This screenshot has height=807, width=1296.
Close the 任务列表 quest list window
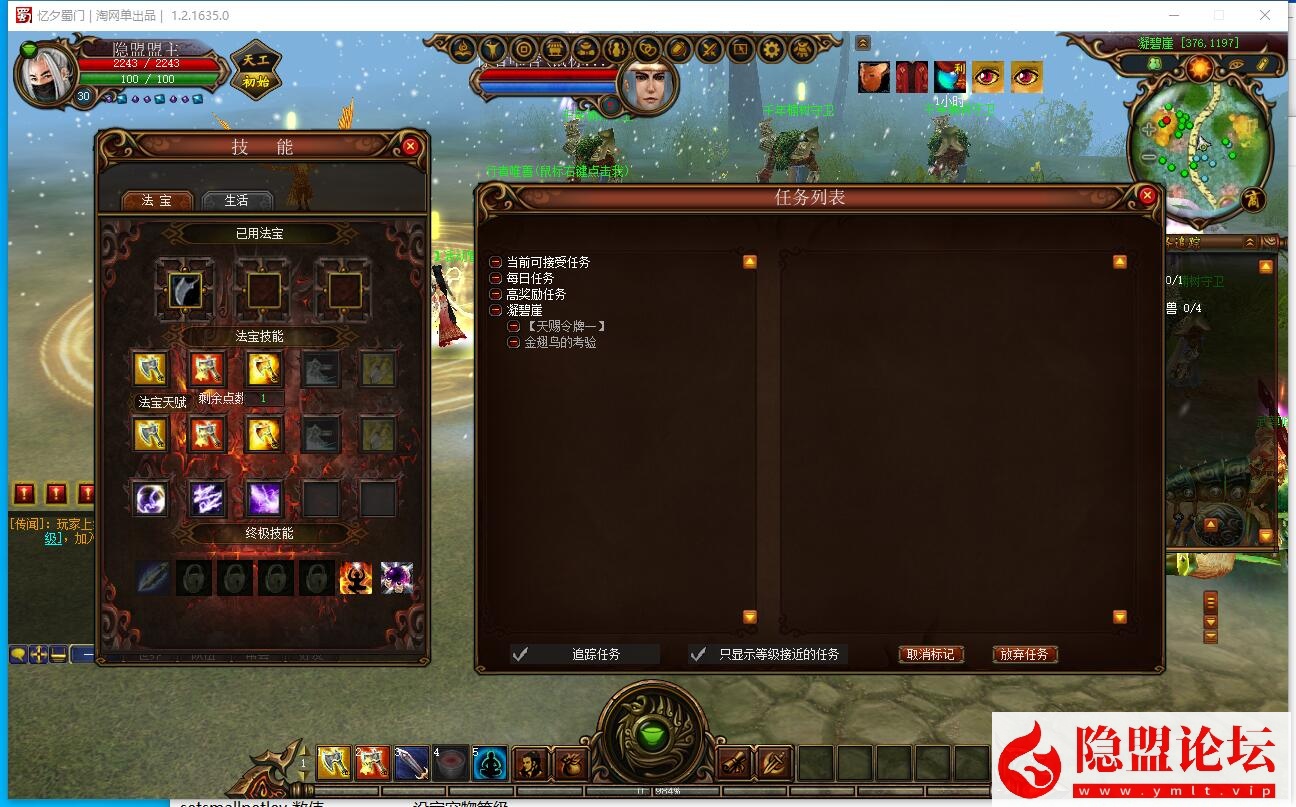coord(1147,196)
